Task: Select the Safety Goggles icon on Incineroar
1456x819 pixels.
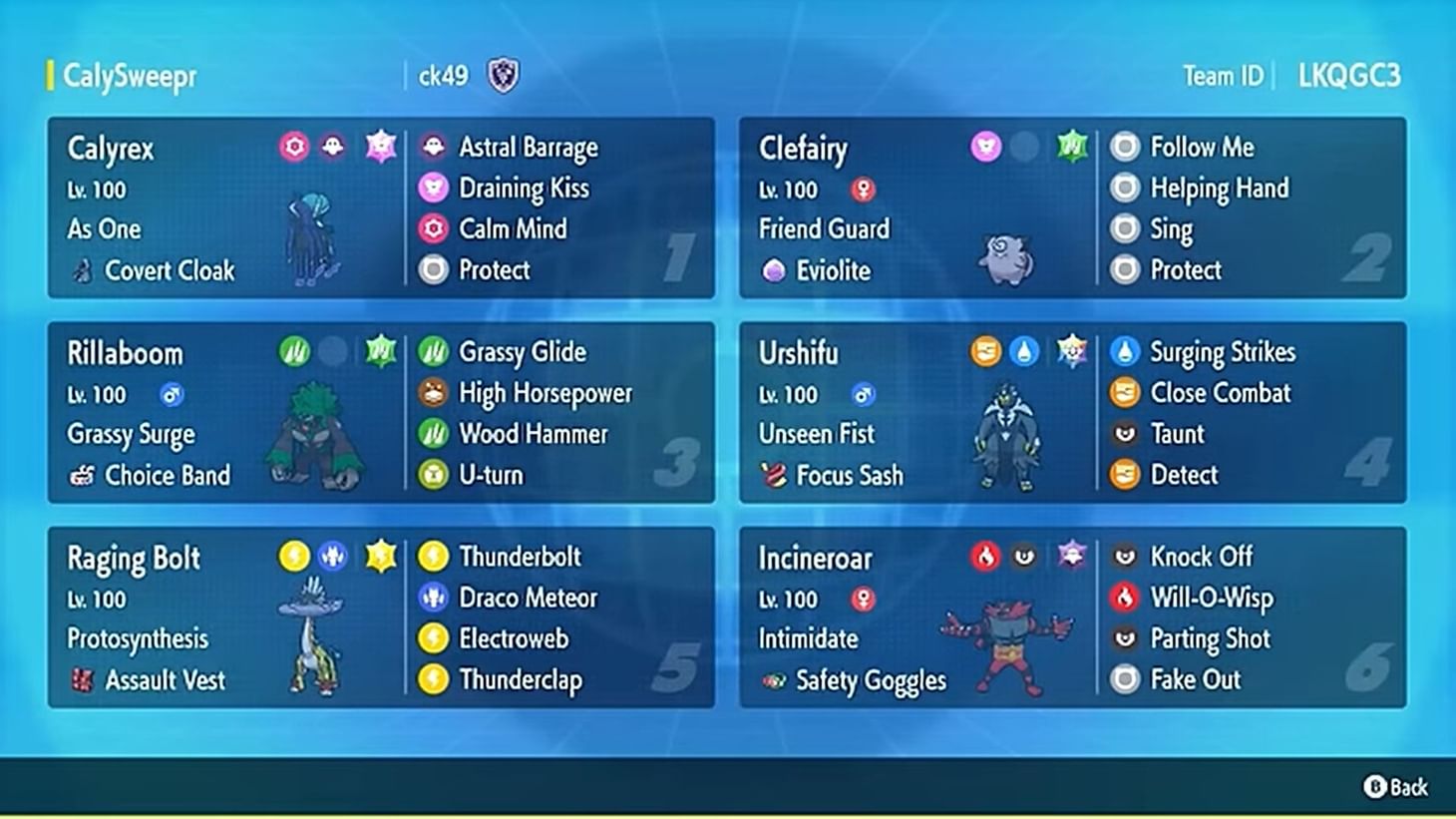Action: (776, 680)
